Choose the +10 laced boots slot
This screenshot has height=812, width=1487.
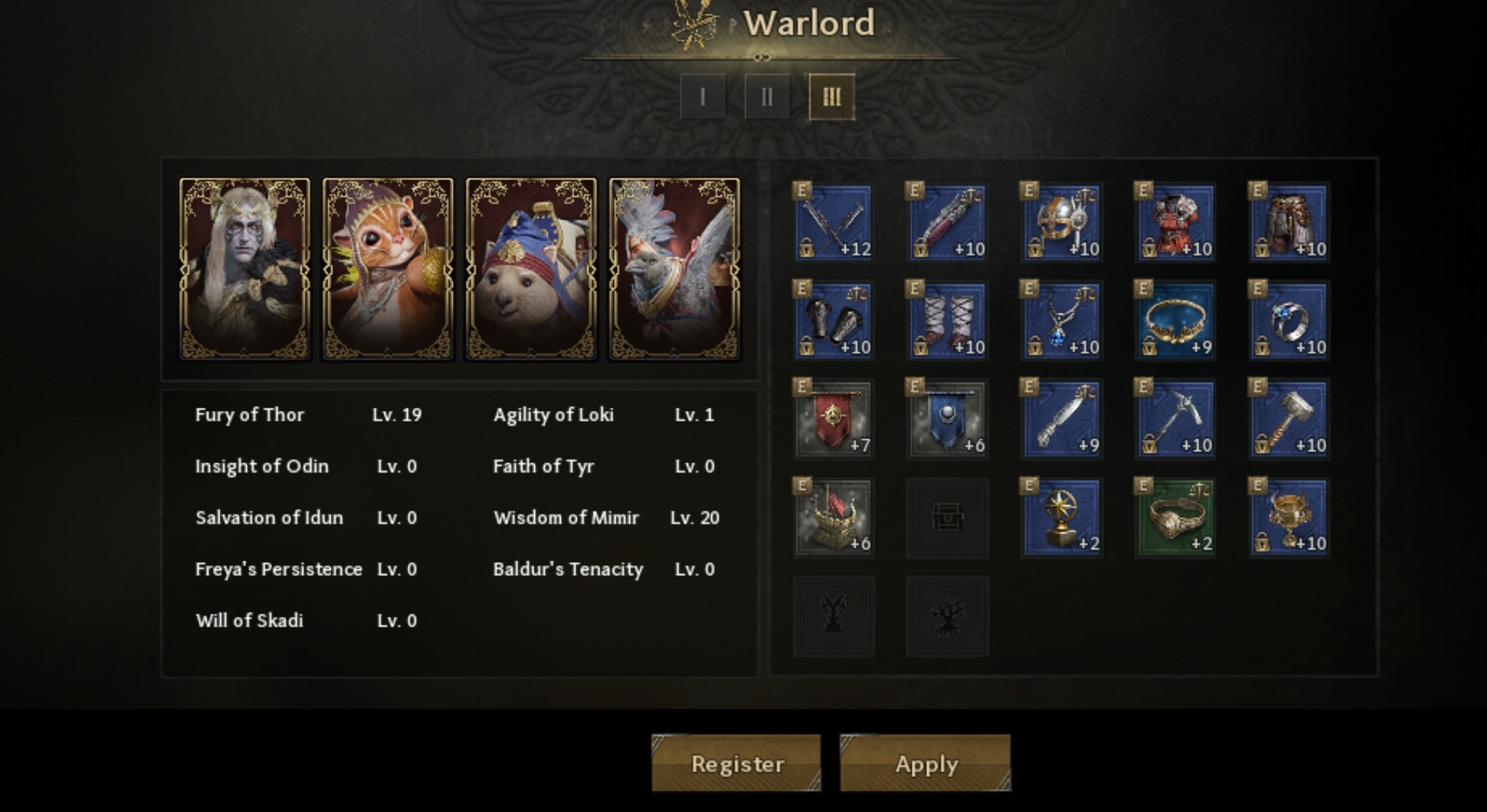[948, 321]
